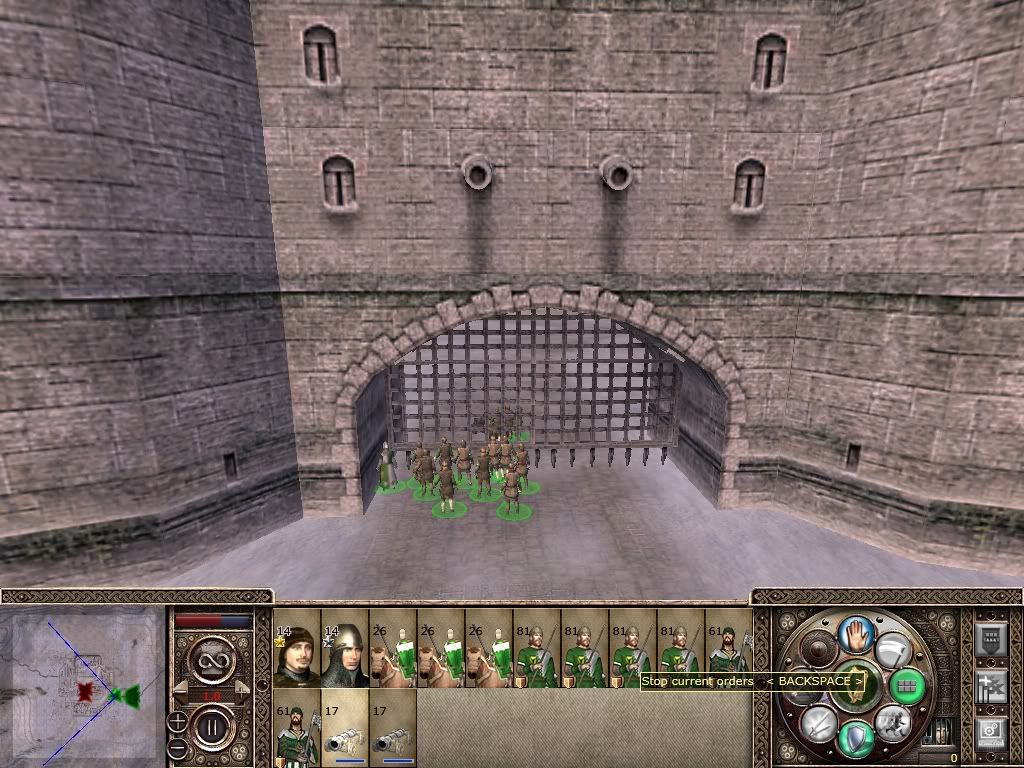Image resolution: width=1024 pixels, height=768 pixels.
Task: Click the flags reinforcement button
Action: 990,687
